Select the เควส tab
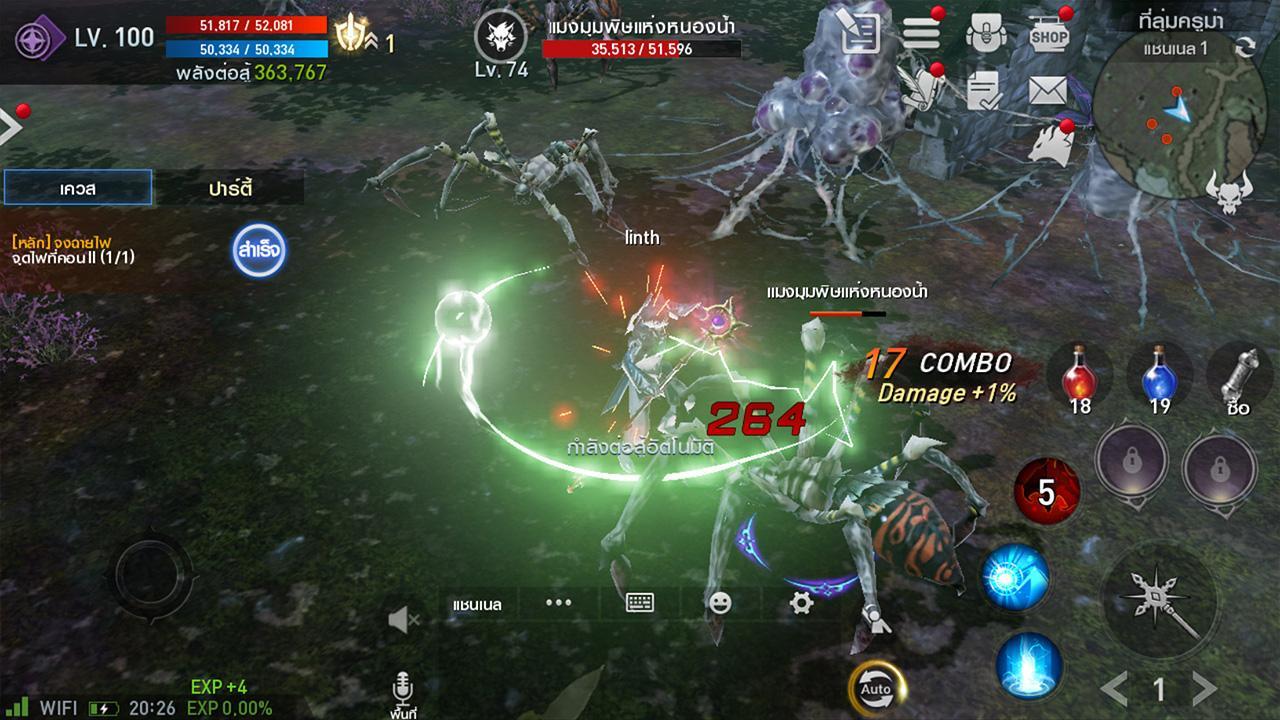 [x=76, y=187]
